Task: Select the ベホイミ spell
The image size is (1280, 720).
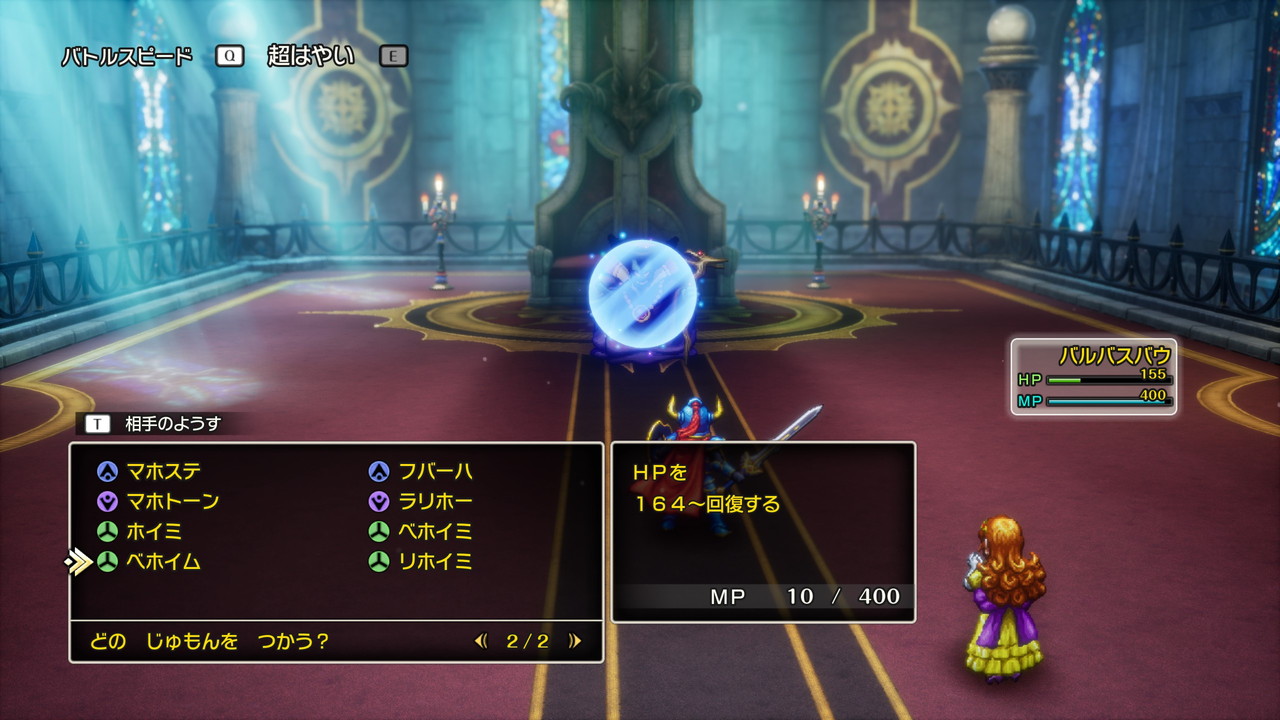Action: tap(435, 531)
